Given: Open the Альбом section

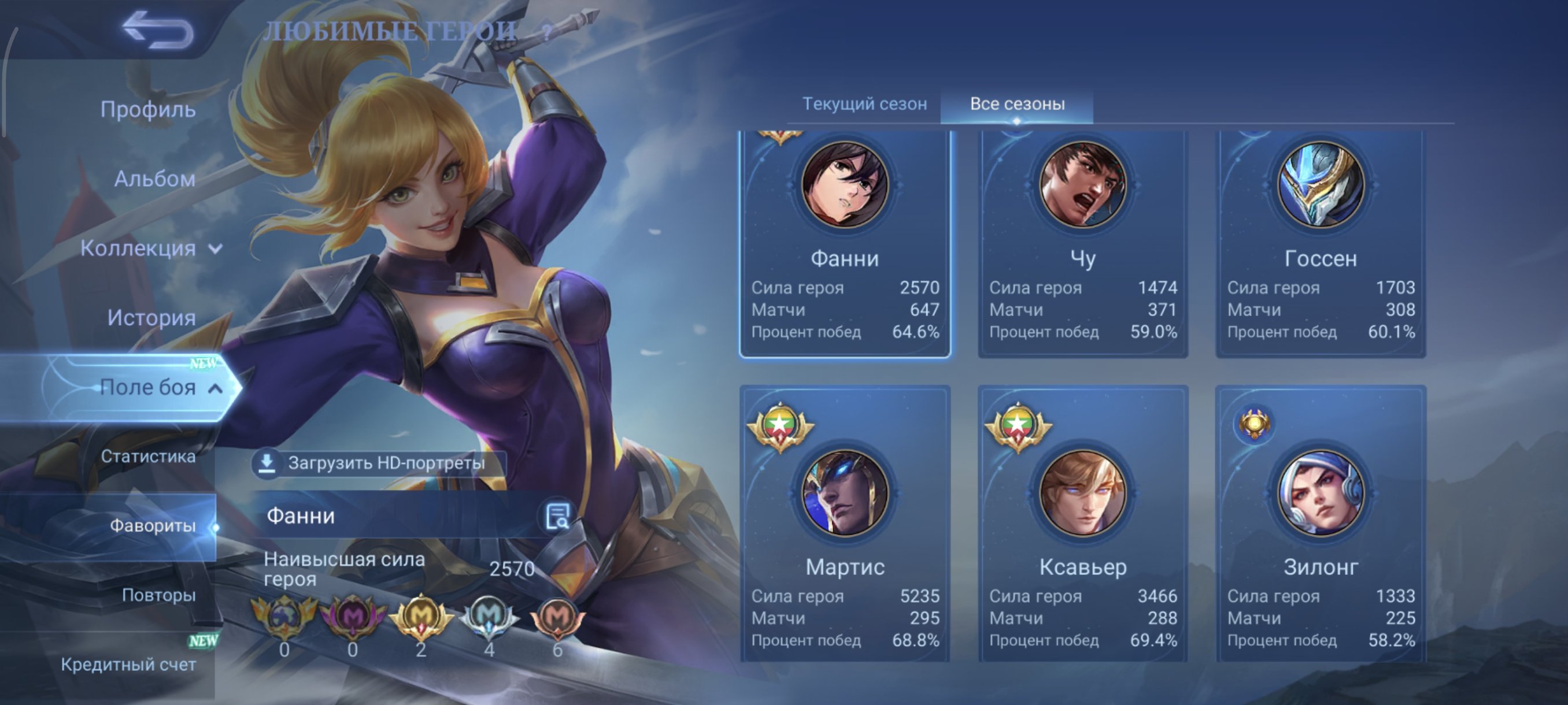Looking at the screenshot, I should 154,179.
